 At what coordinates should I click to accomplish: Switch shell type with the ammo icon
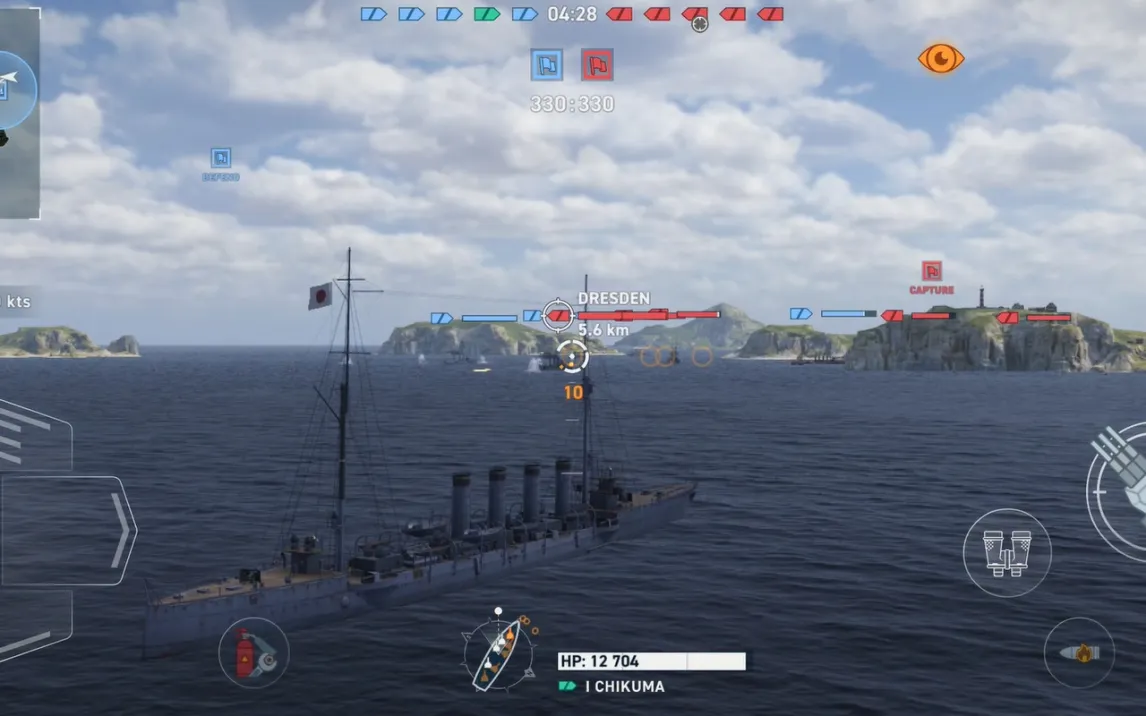pyautogui.click(x=1079, y=653)
